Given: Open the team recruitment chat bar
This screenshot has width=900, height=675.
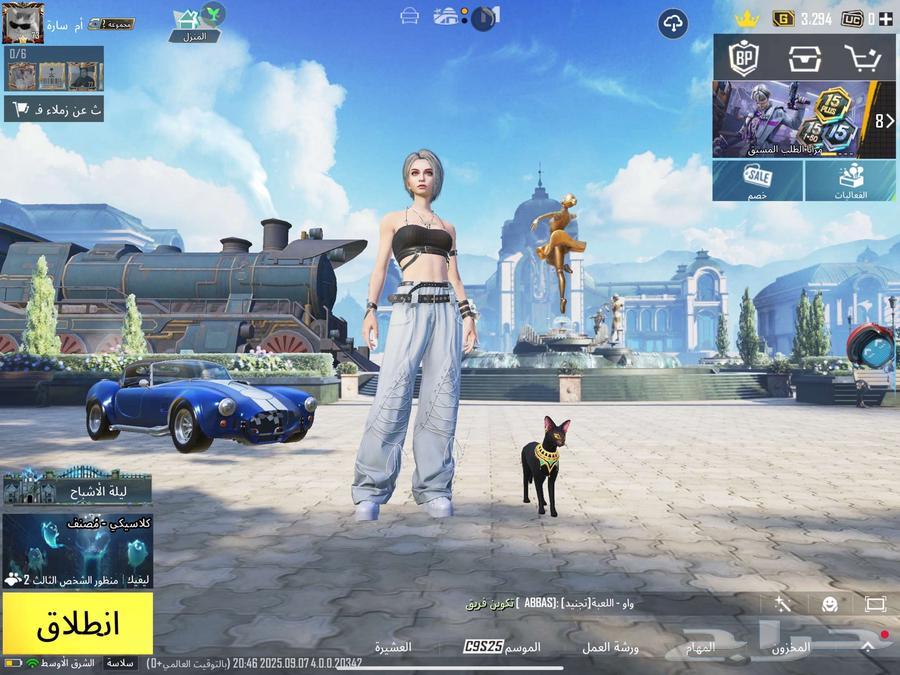Looking at the screenshot, I should click(550, 603).
